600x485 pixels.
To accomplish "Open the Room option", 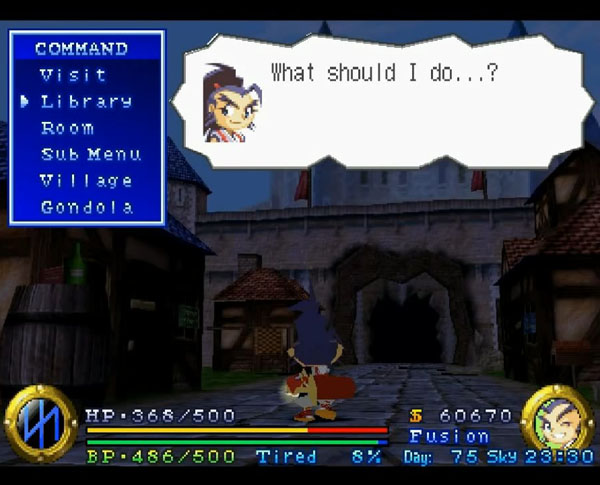I will coord(67,128).
